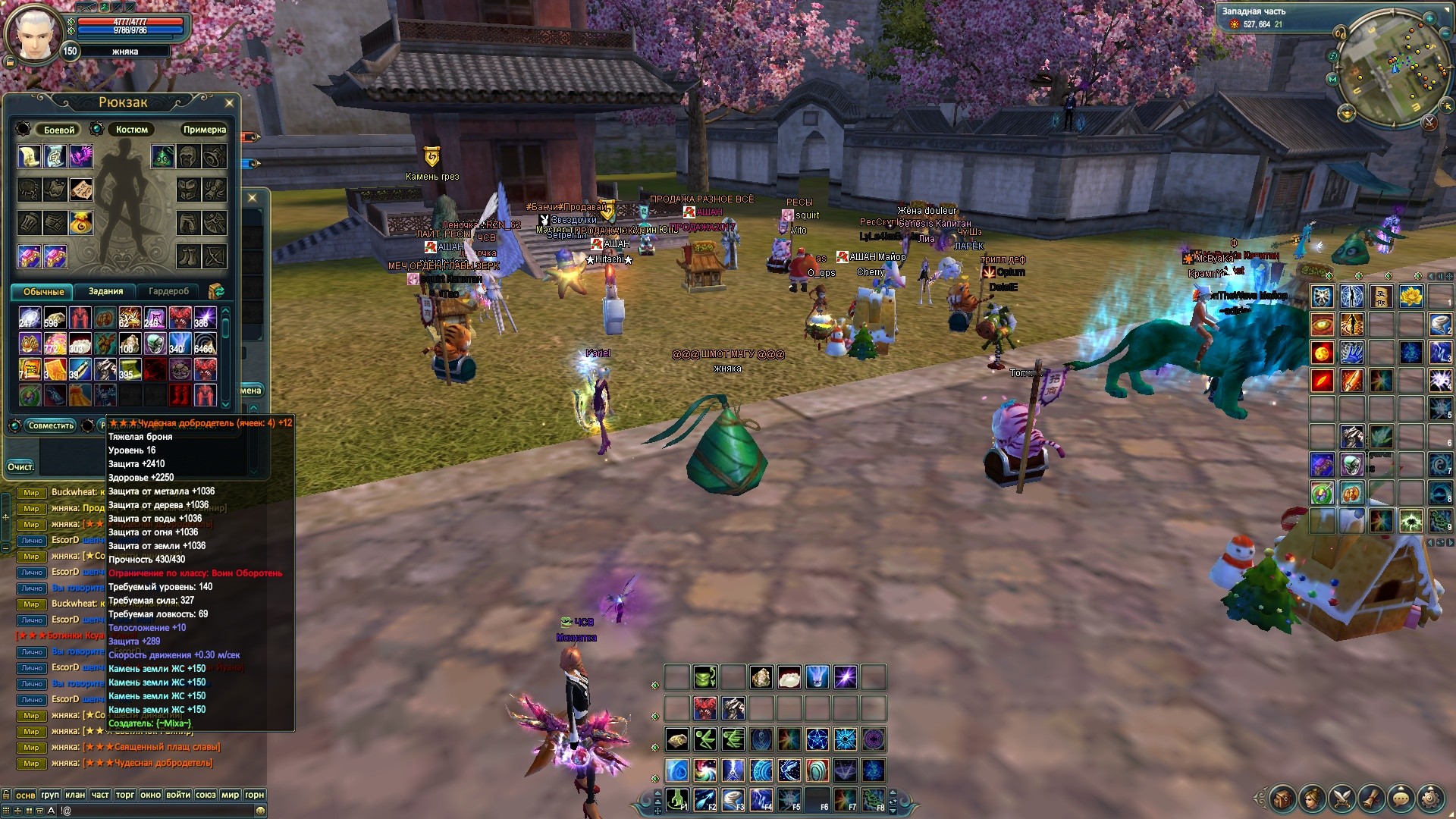Switch to the Задания inventory tab
The width and height of the screenshot is (1456, 819).
tap(105, 291)
